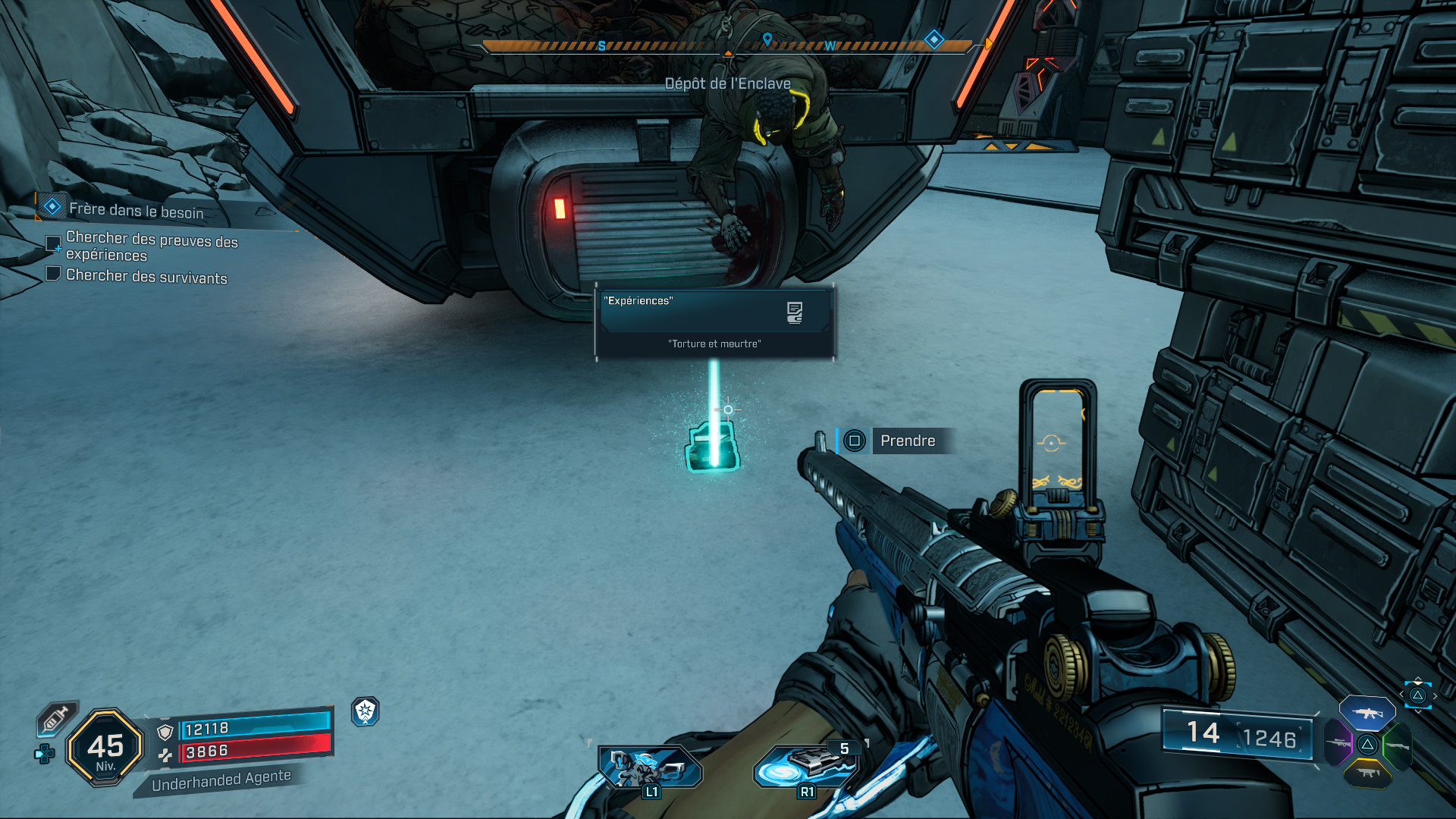Switch to the green shotgun weapon slot
This screenshot has width=1456, height=819.
[x=1396, y=746]
